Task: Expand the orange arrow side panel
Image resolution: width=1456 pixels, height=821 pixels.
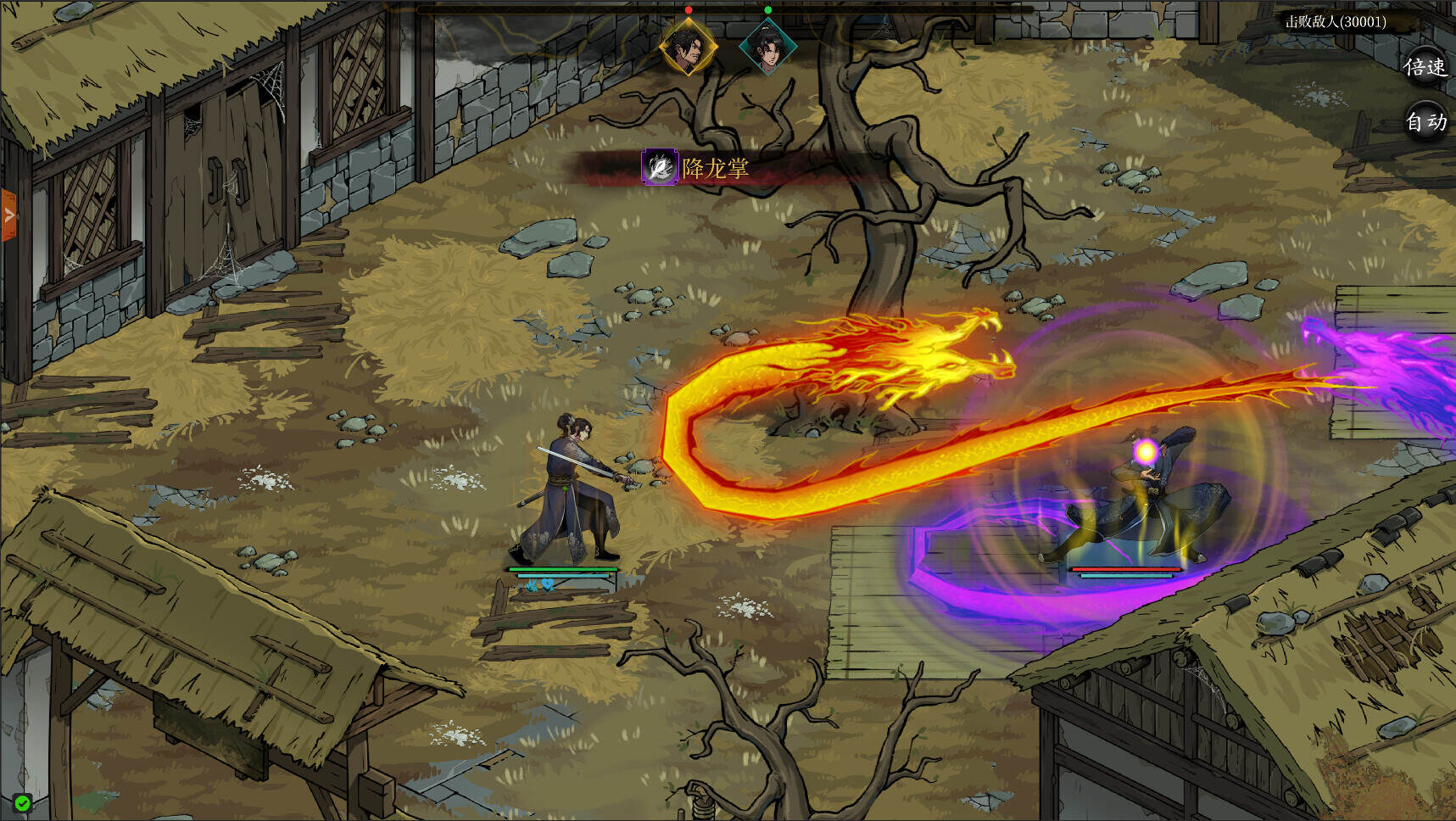Action: coord(8,215)
